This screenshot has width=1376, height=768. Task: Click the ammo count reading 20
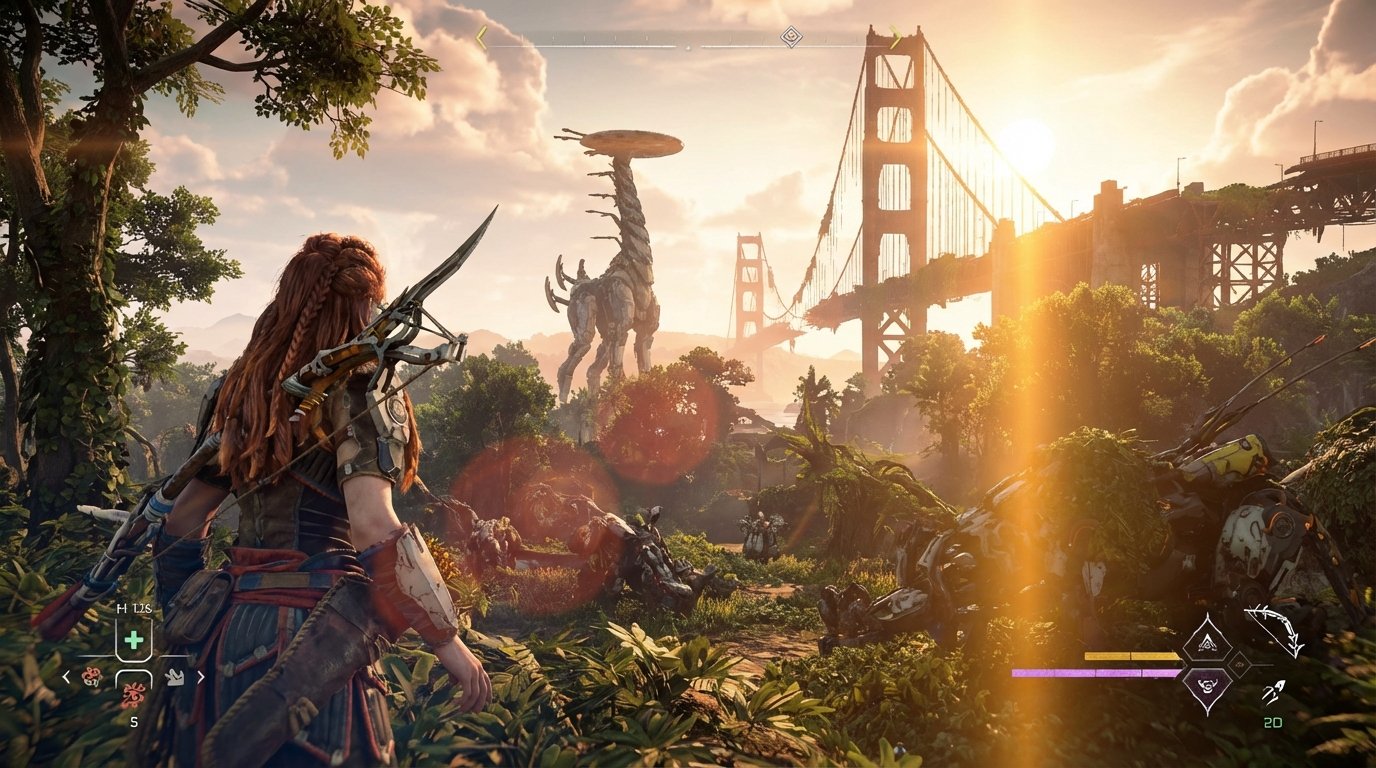click(x=1273, y=722)
